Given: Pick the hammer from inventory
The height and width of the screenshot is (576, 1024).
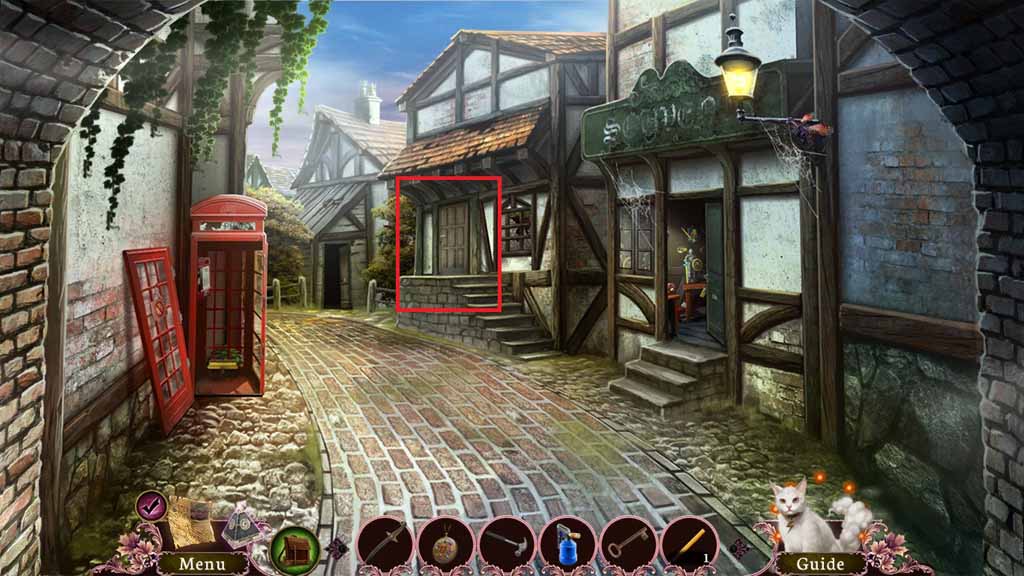Looking at the screenshot, I should [x=506, y=546].
